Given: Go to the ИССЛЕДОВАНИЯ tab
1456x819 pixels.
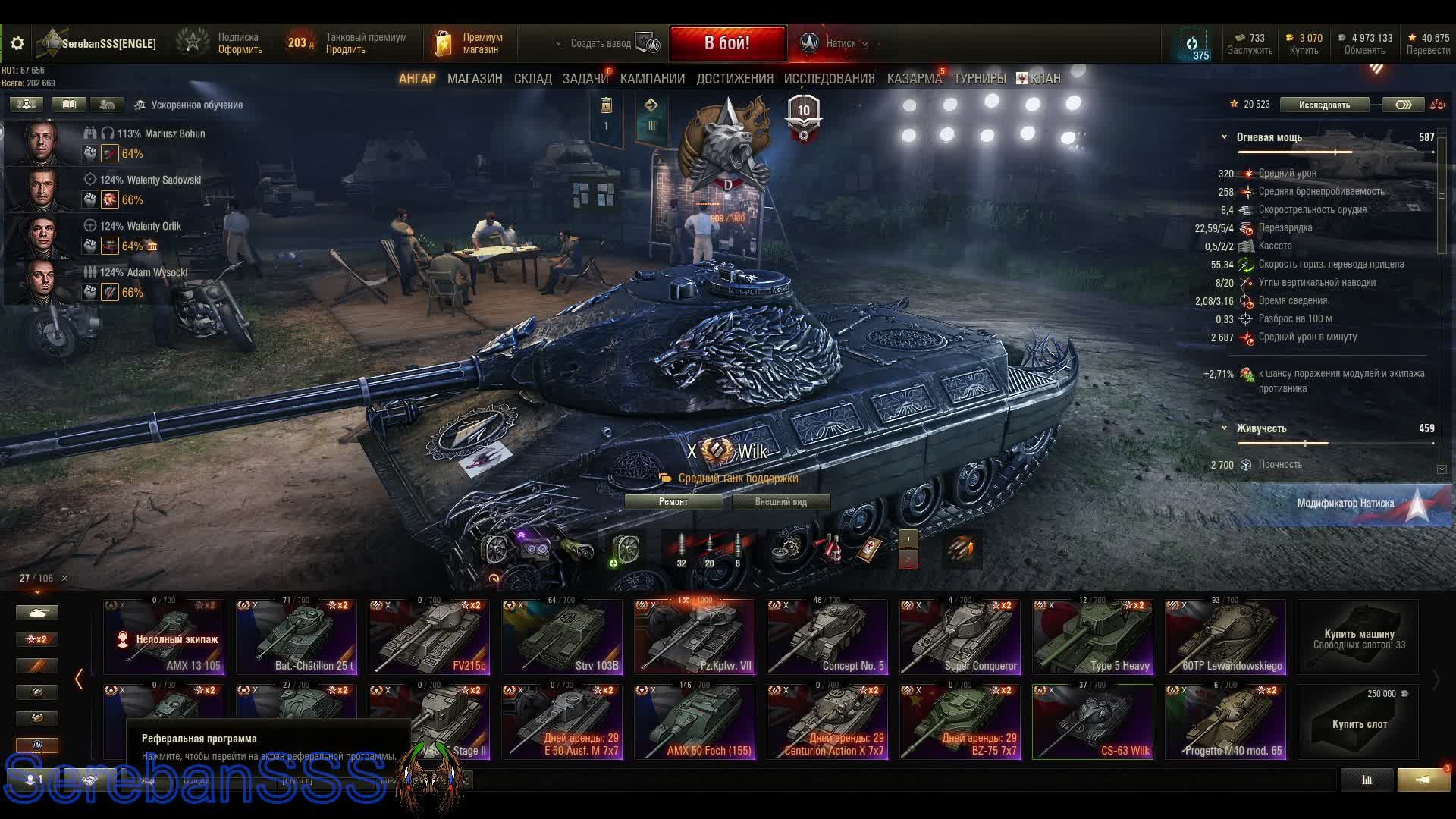Looking at the screenshot, I should click(829, 79).
